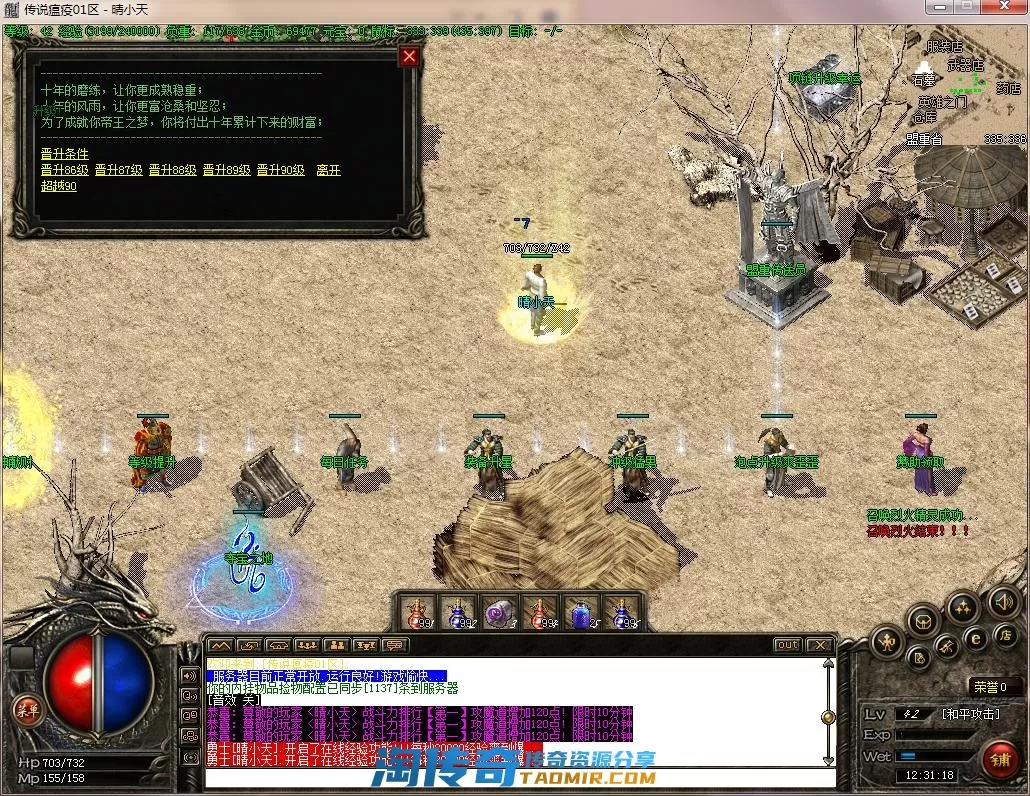1030x796 pixels.
Task: Choose the 晋升87级 option
Action: (x=119, y=170)
